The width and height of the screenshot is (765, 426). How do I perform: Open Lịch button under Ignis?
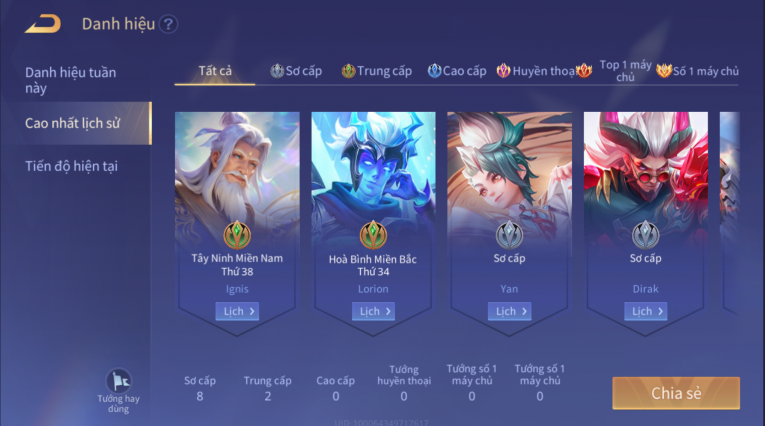click(x=237, y=311)
